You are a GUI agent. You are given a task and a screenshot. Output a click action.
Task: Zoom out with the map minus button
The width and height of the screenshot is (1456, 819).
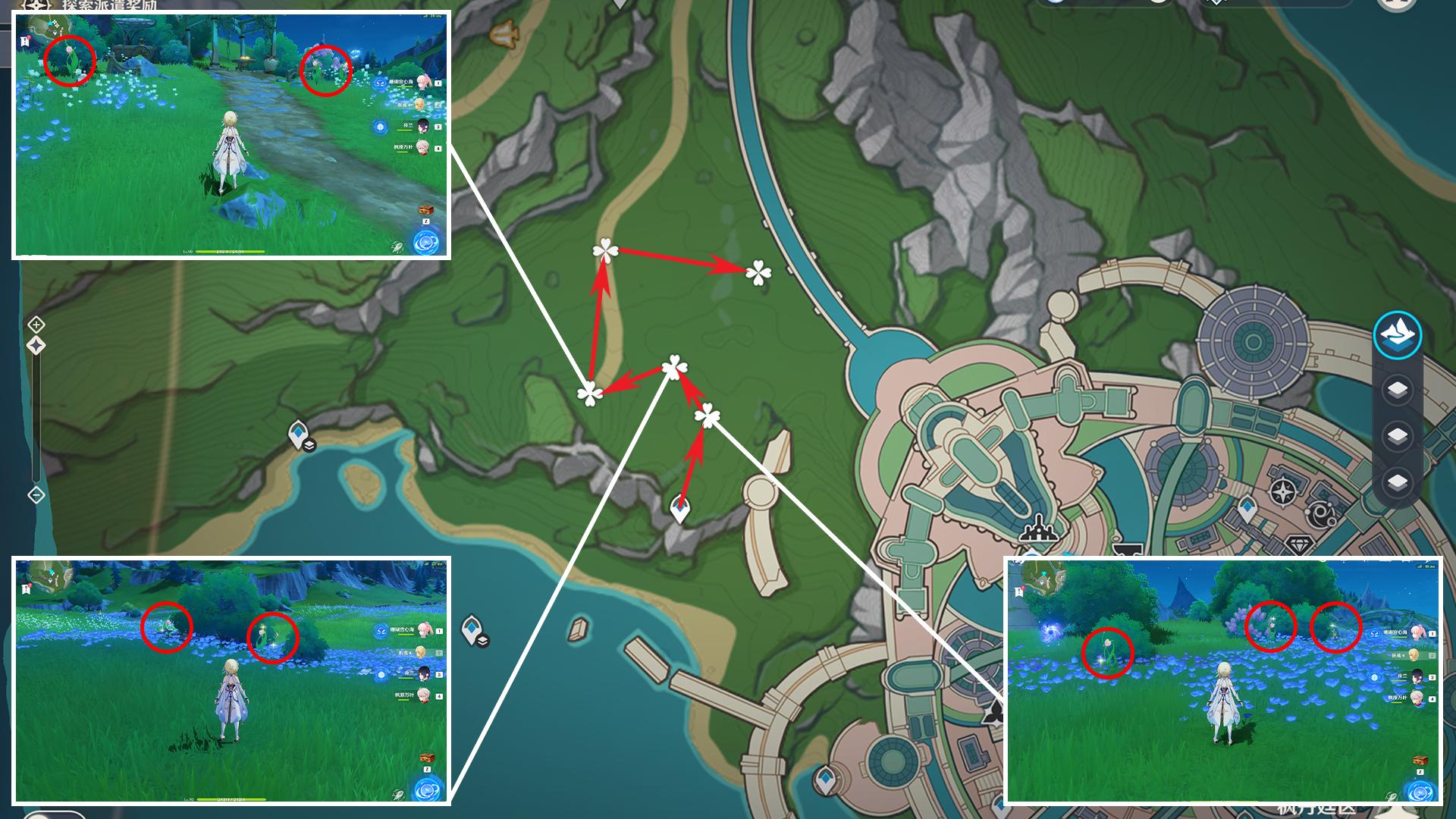click(36, 495)
